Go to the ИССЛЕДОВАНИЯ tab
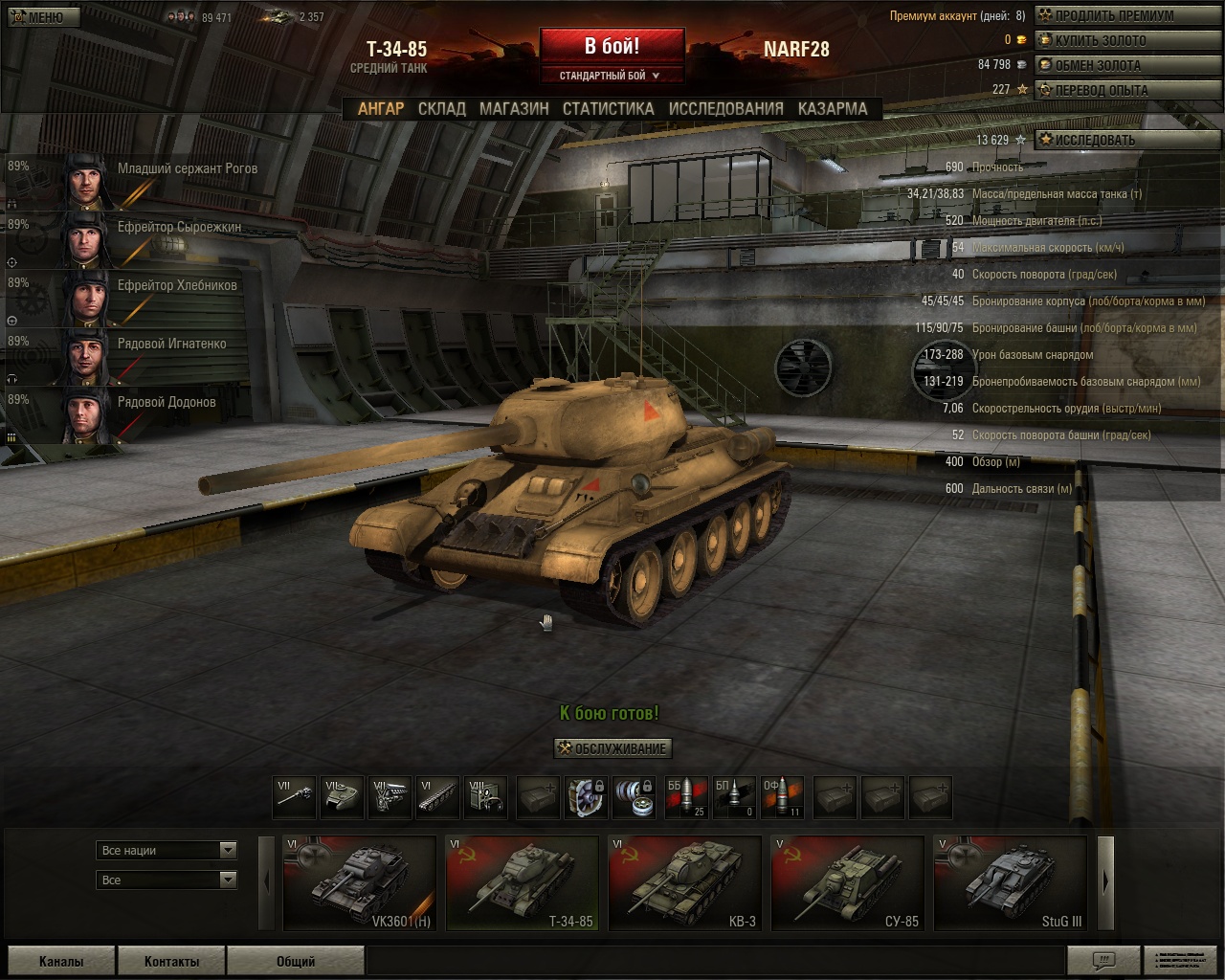 pyautogui.click(x=725, y=109)
